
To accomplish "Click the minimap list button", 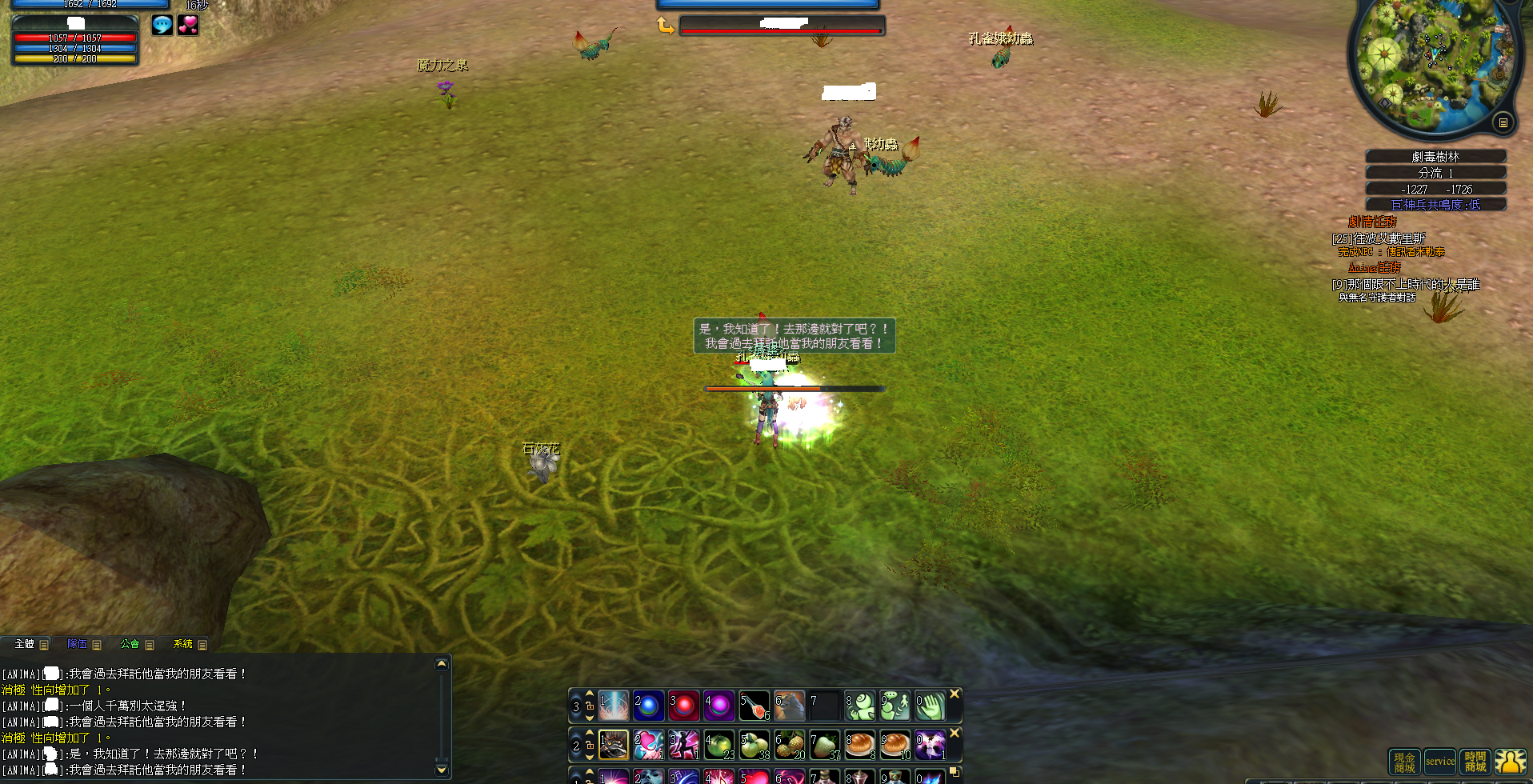I will click(x=1503, y=122).
